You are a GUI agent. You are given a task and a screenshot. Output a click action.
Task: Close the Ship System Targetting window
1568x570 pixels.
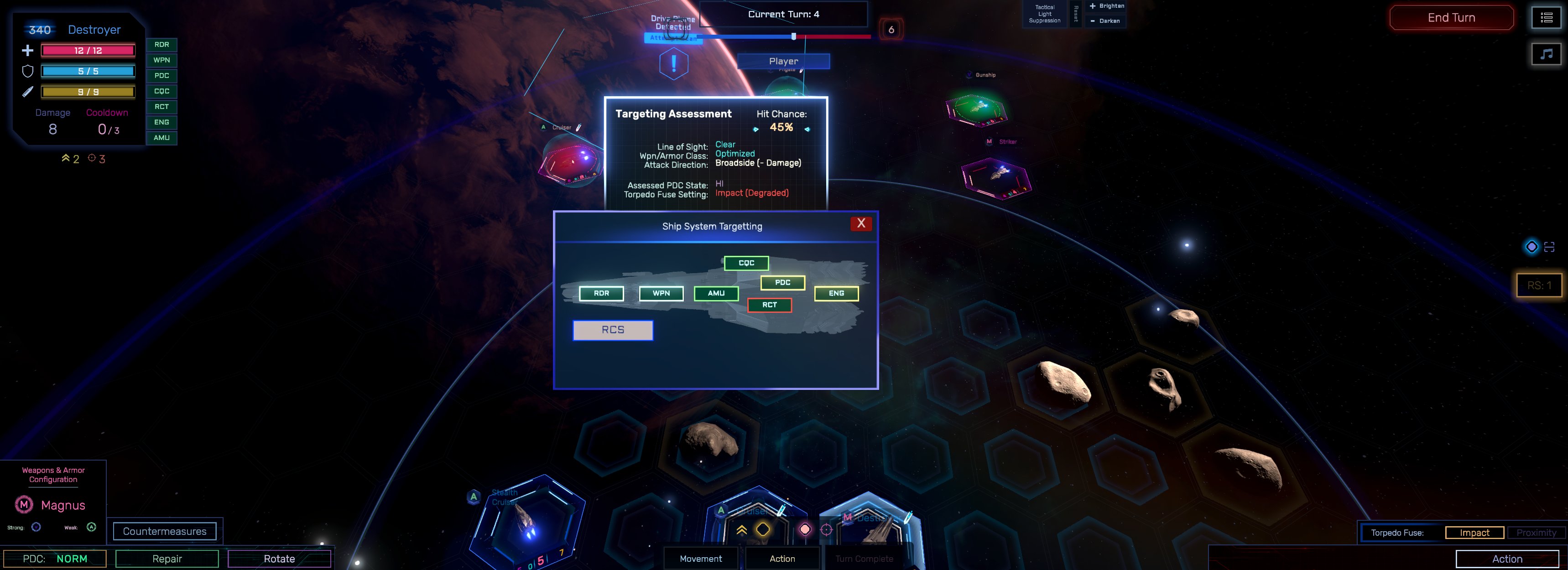[861, 223]
